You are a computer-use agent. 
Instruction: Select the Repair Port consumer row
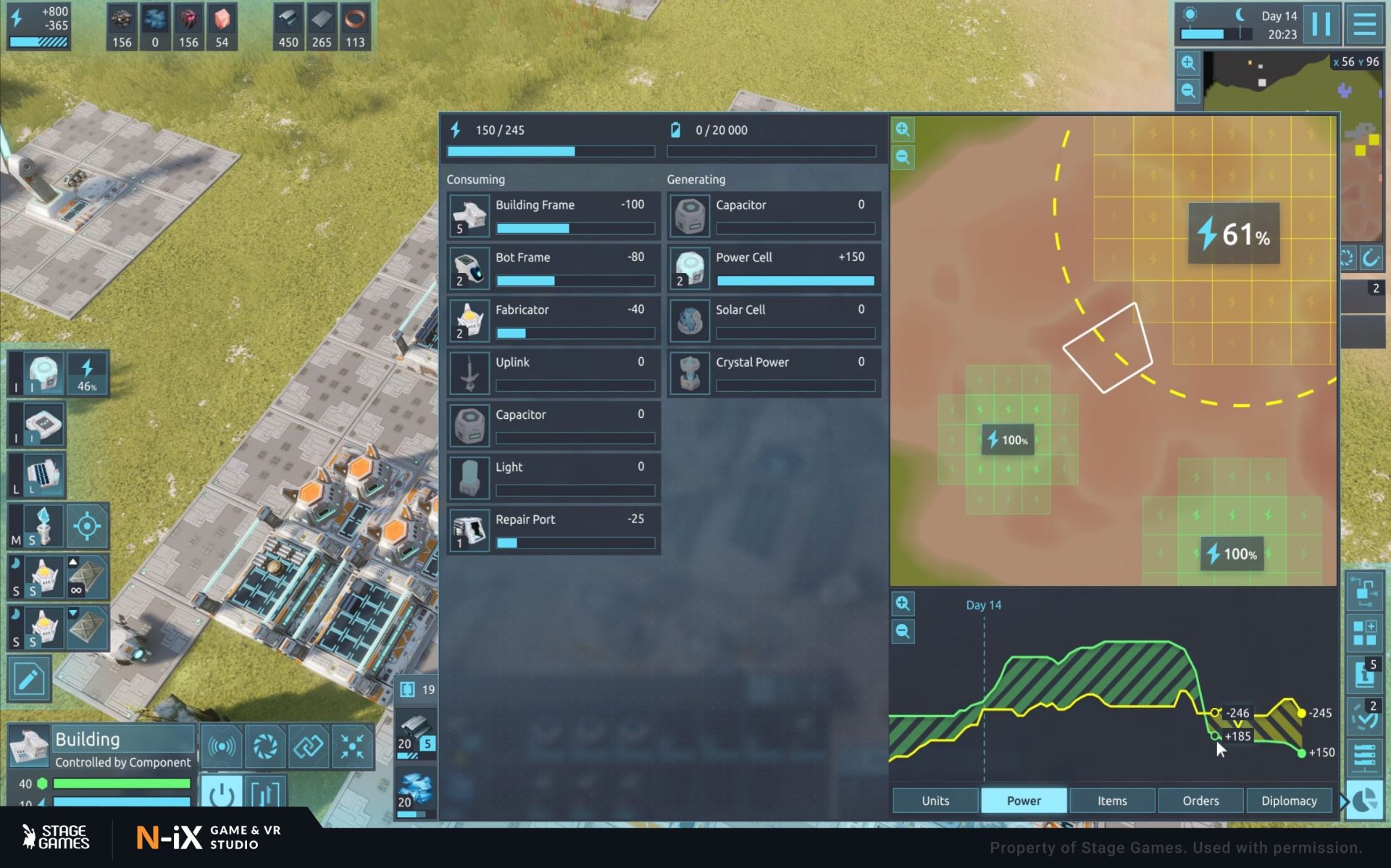coord(554,530)
